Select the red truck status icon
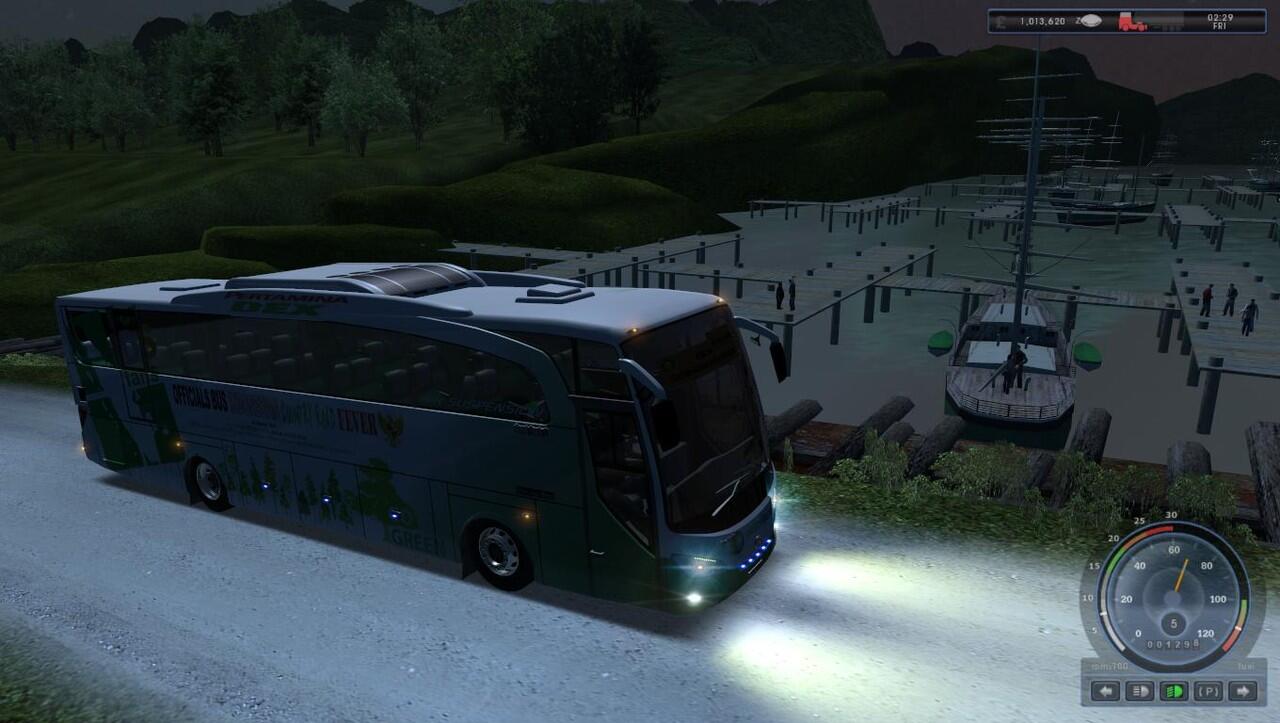The image size is (1280, 723). (1132, 21)
